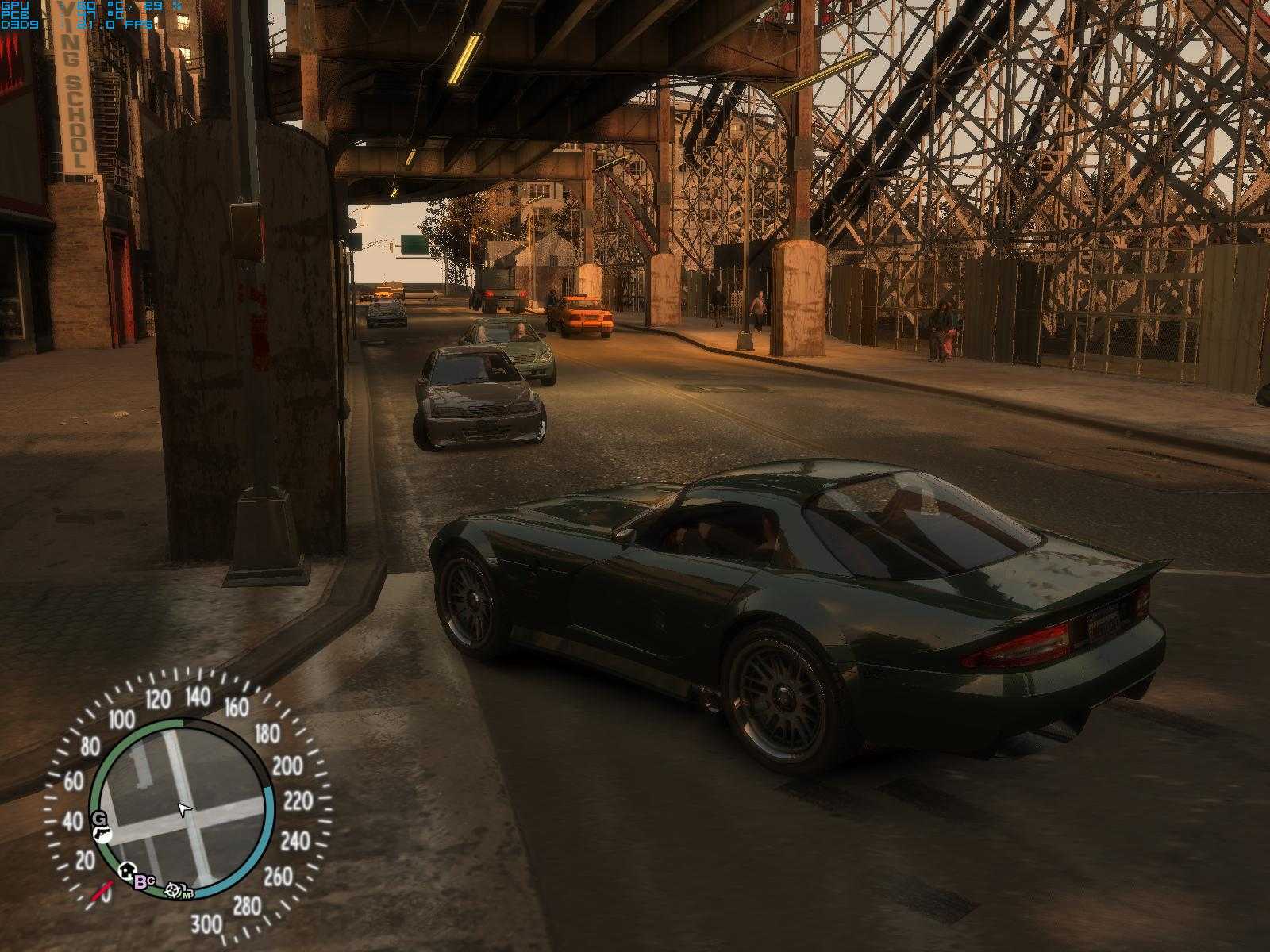
Task: Click the grey G mission marker
Action: (99, 820)
